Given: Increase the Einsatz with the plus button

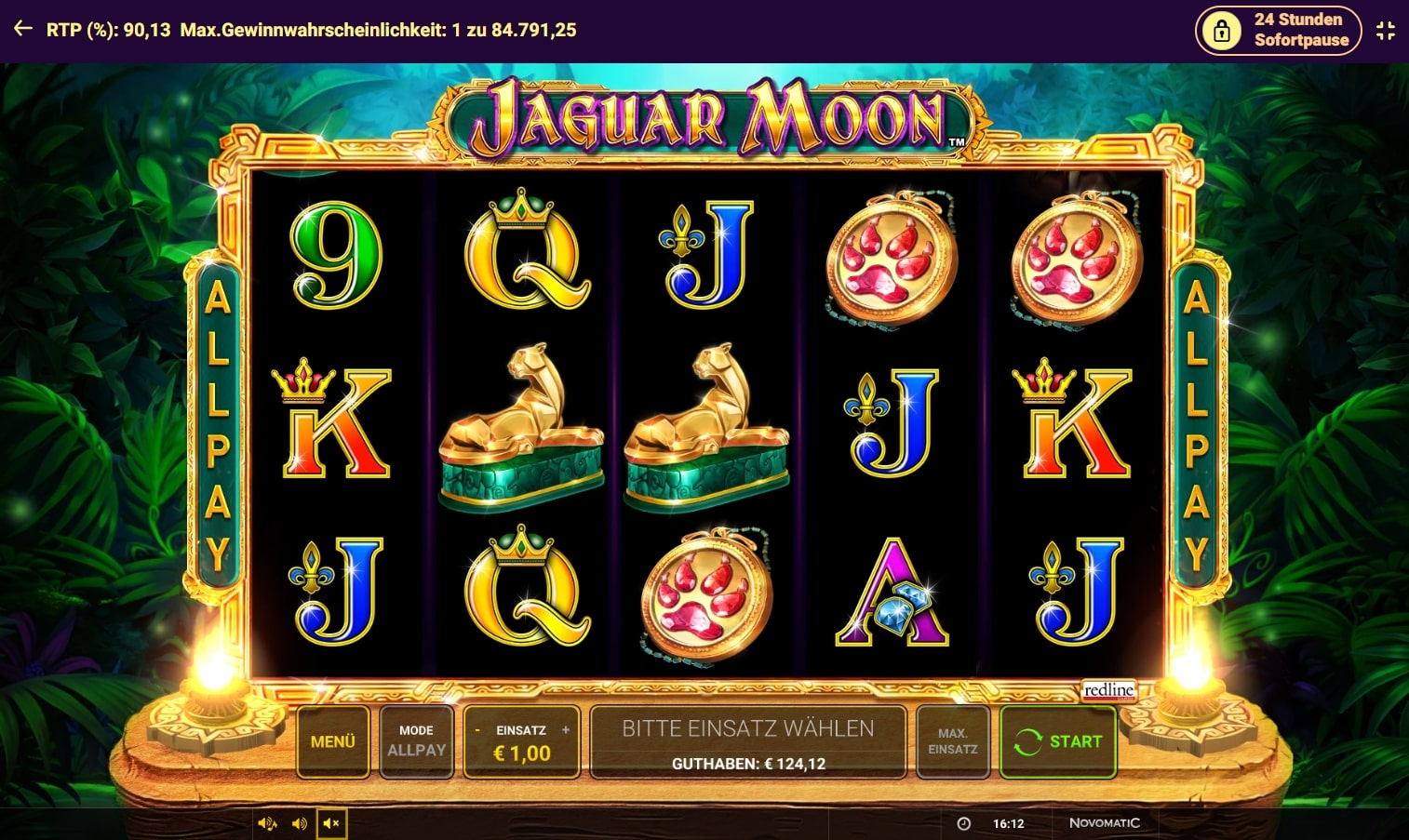Looking at the screenshot, I should click(565, 730).
